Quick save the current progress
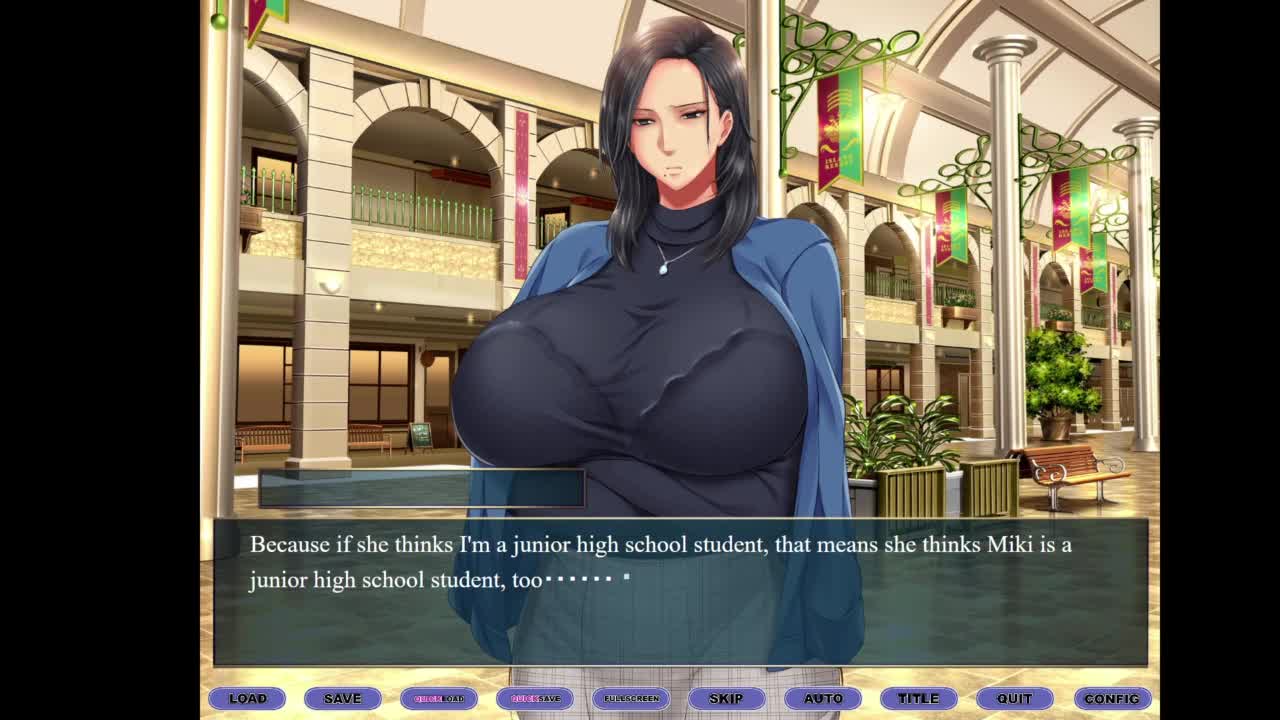The width and height of the screenshot is (1280, 720). pyautogui.click(x=535, y=698)
